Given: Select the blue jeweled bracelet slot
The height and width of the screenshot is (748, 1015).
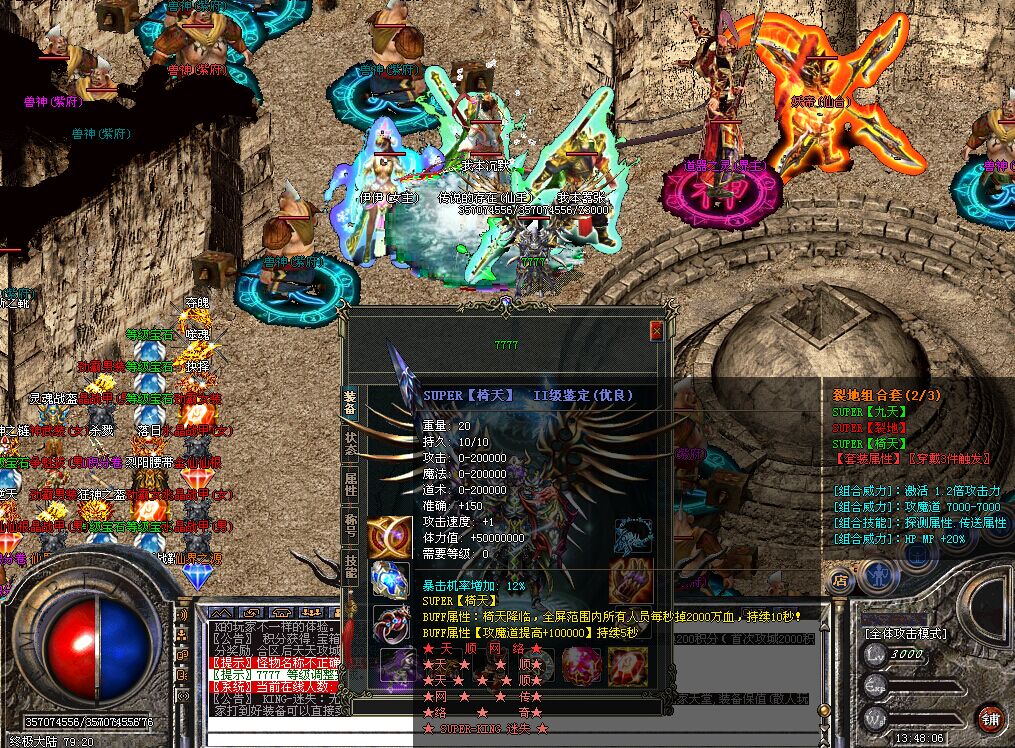Looking at the screenshot, I should [x=389, y=580].
